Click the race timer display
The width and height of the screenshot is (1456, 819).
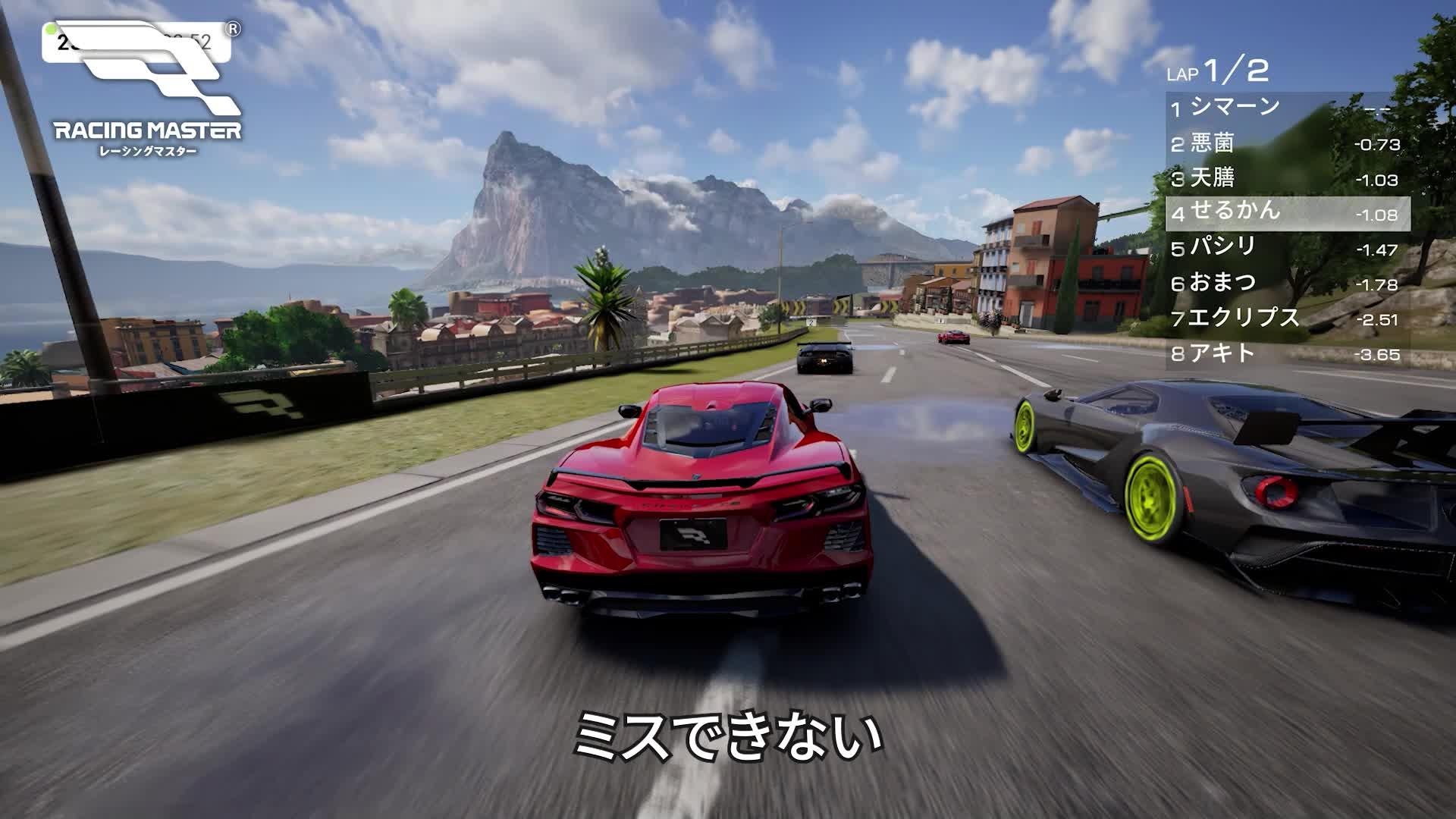coord(136,43)
